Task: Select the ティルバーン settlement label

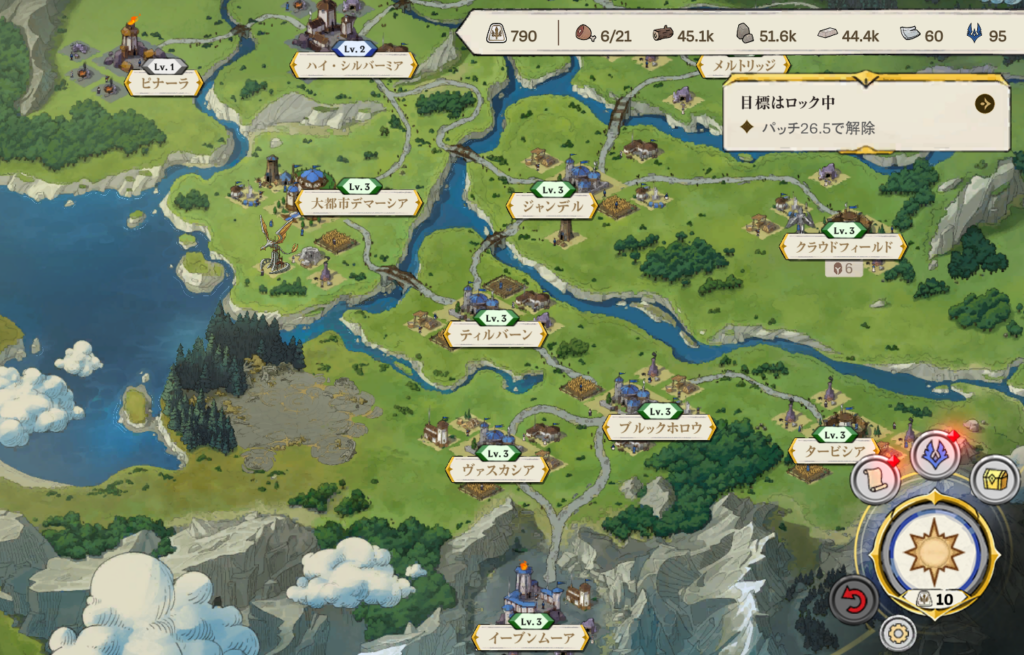Action: click(x=496, y=335)
